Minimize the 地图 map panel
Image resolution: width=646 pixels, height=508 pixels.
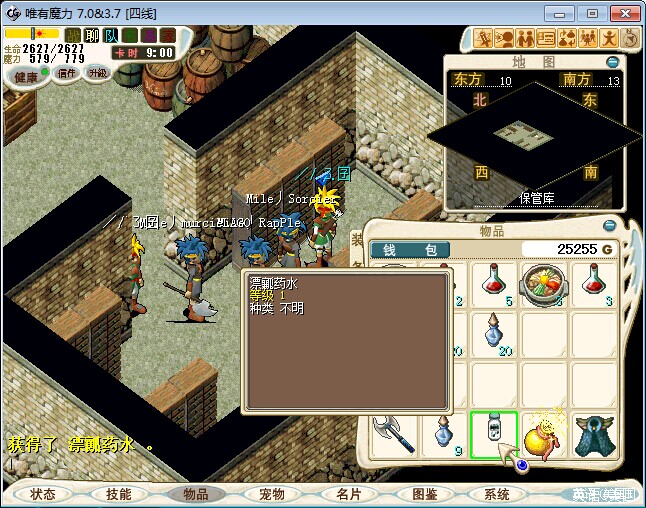pos(611,62)
